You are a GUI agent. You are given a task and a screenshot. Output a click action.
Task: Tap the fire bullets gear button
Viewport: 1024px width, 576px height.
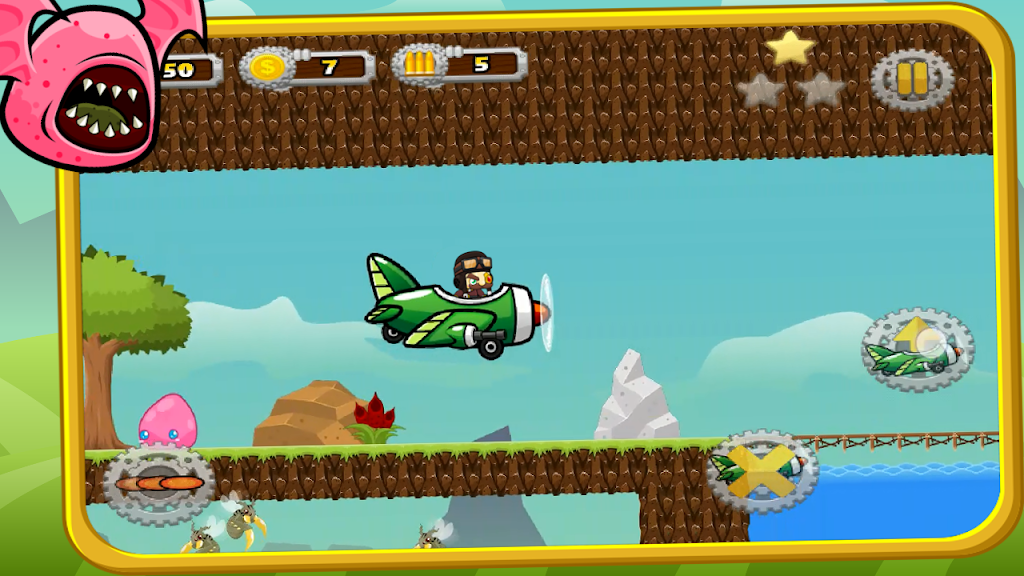158,484
